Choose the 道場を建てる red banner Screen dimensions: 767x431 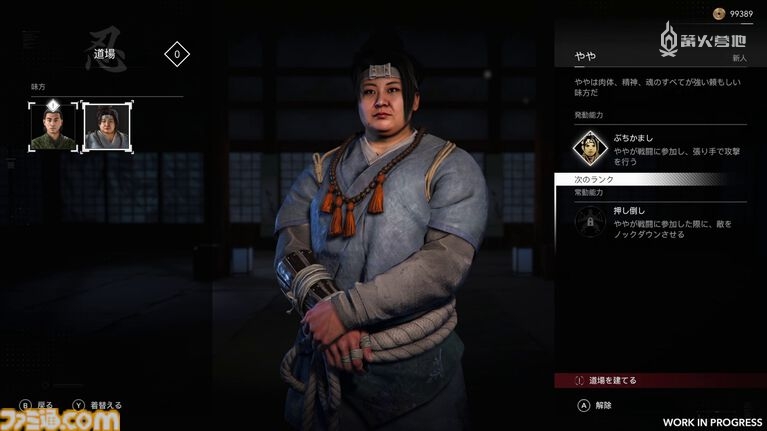point(658,380)
